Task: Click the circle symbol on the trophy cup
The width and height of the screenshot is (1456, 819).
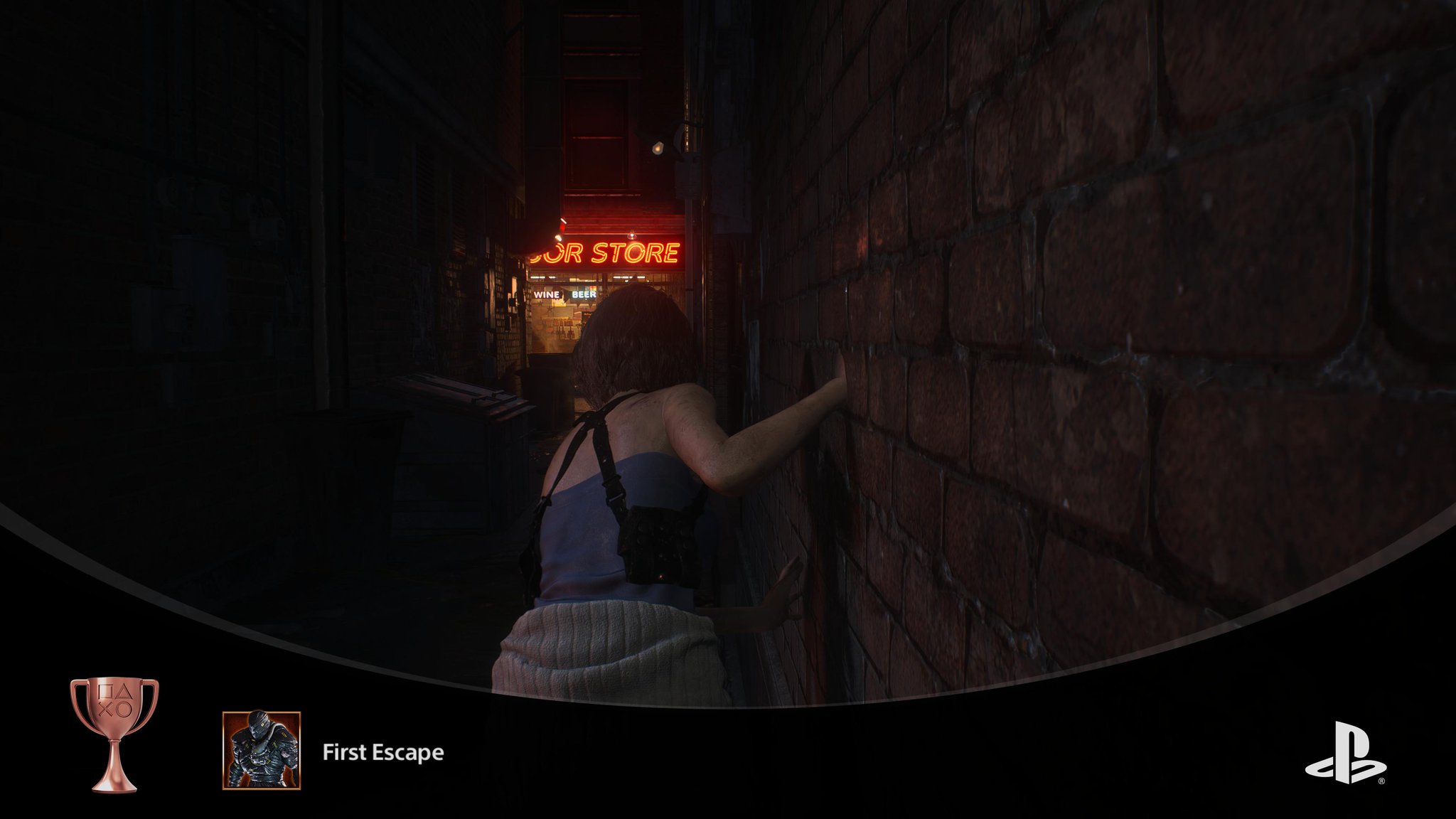Action: tap(124, 710)
